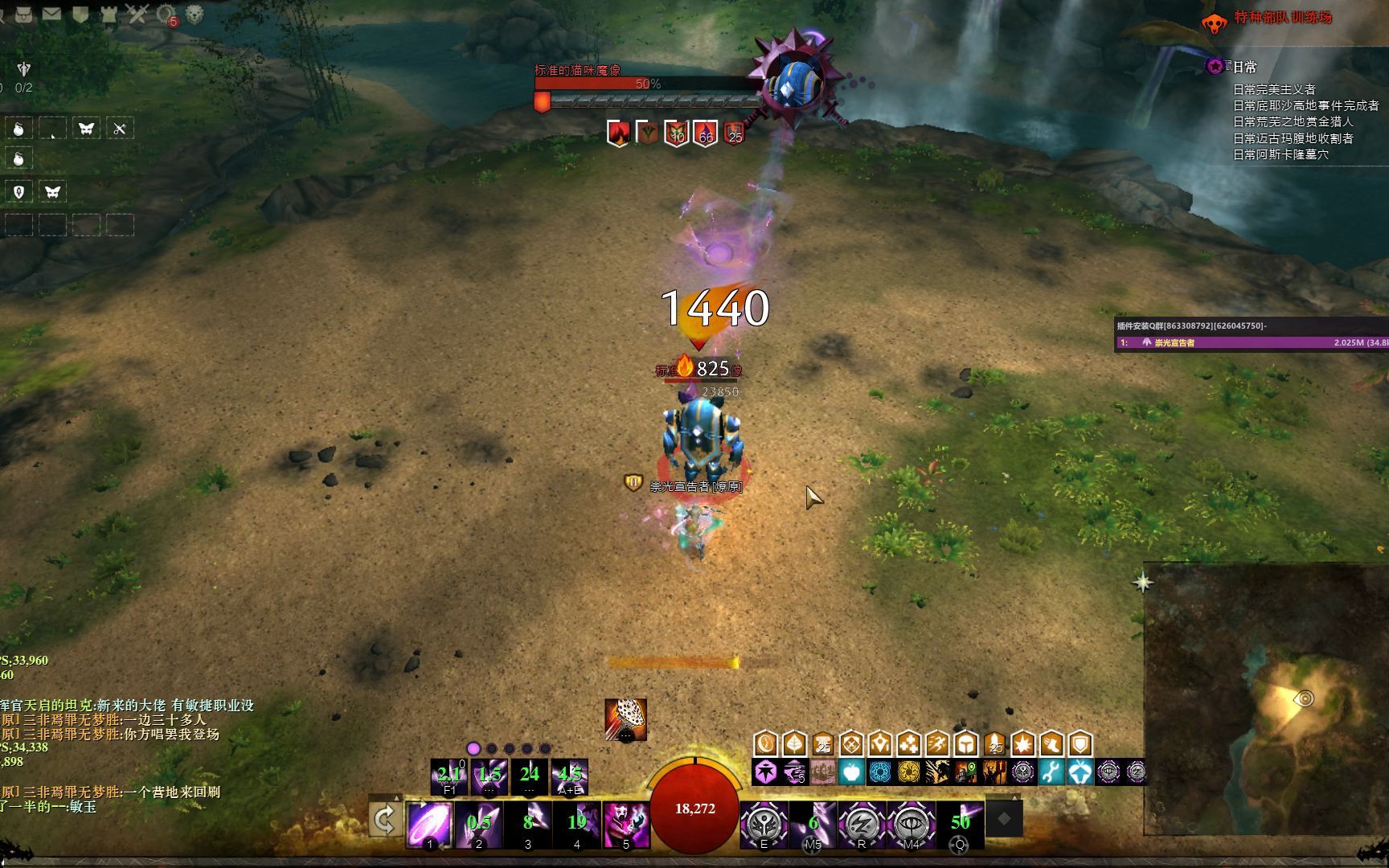Click the minimap

click(1266, 699)
